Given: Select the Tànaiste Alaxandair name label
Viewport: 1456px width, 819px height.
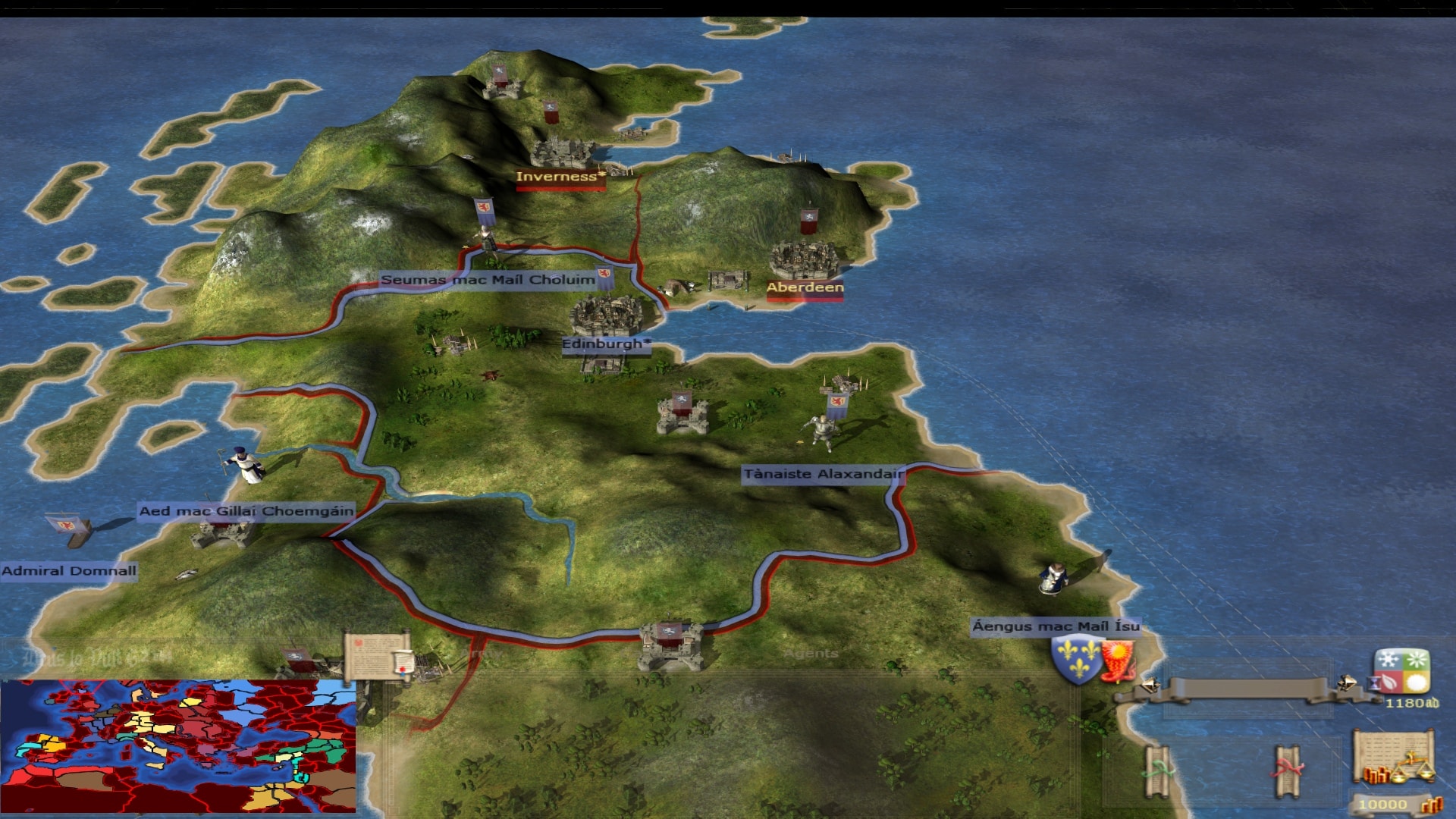Looking at the screenshot, I should [x=823, y=474].
